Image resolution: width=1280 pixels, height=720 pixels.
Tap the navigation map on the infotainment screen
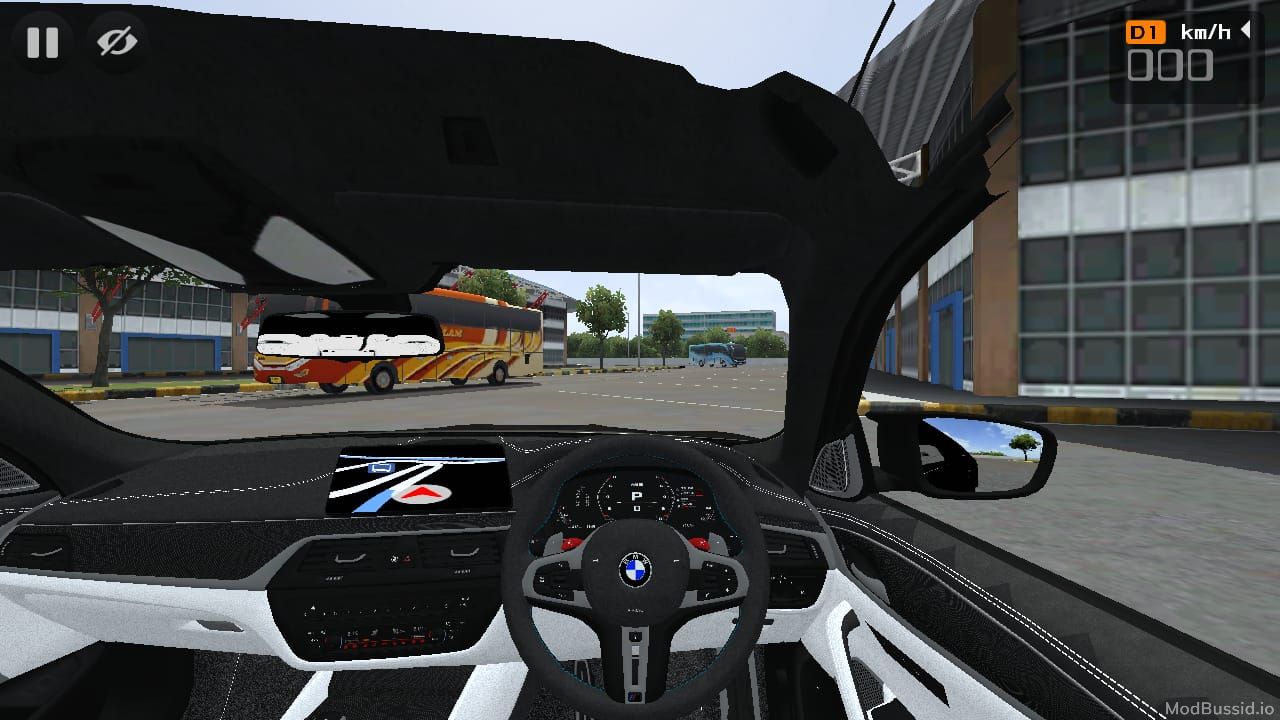415,482
